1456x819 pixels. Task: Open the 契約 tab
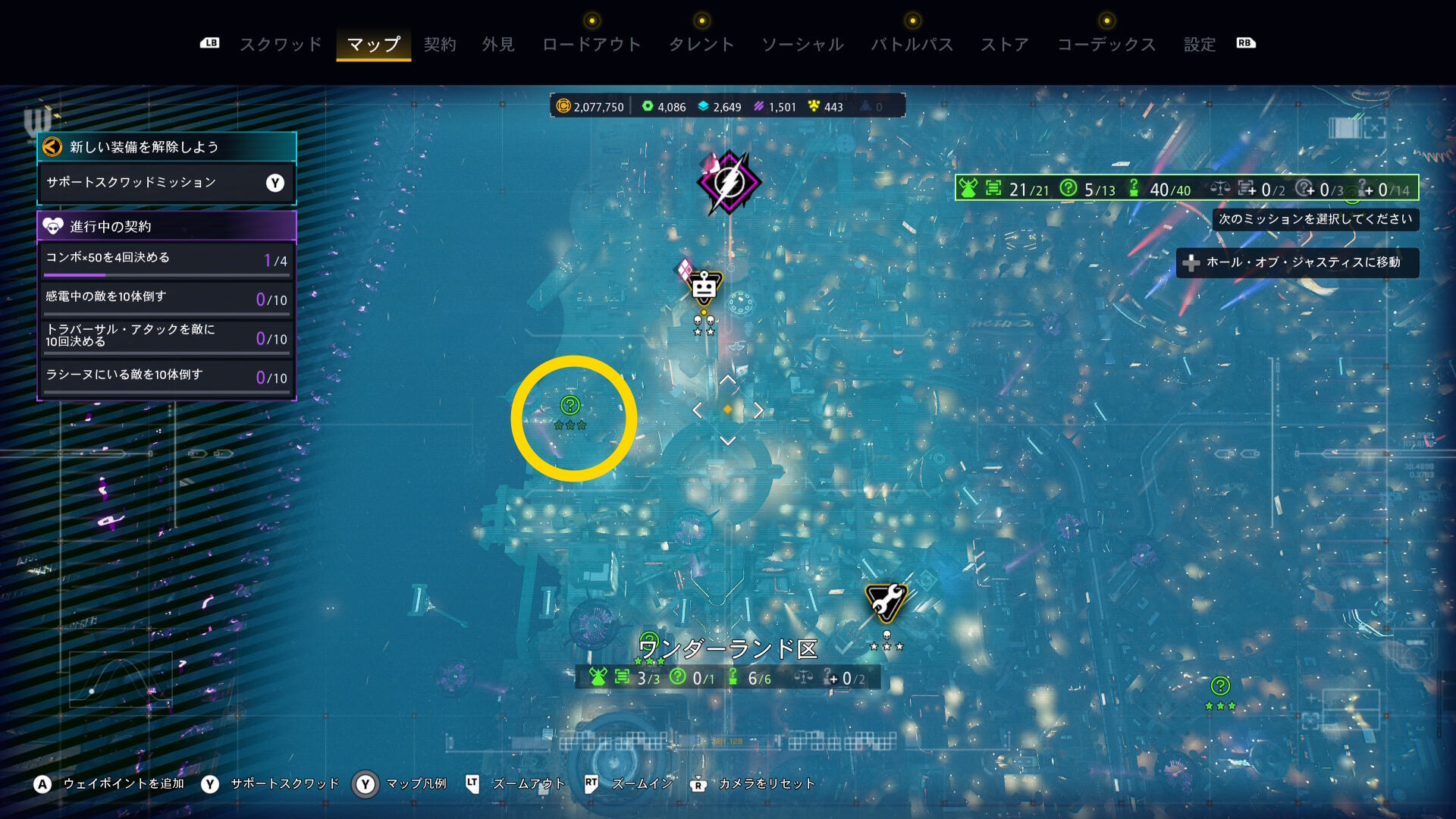click(440, 45)
